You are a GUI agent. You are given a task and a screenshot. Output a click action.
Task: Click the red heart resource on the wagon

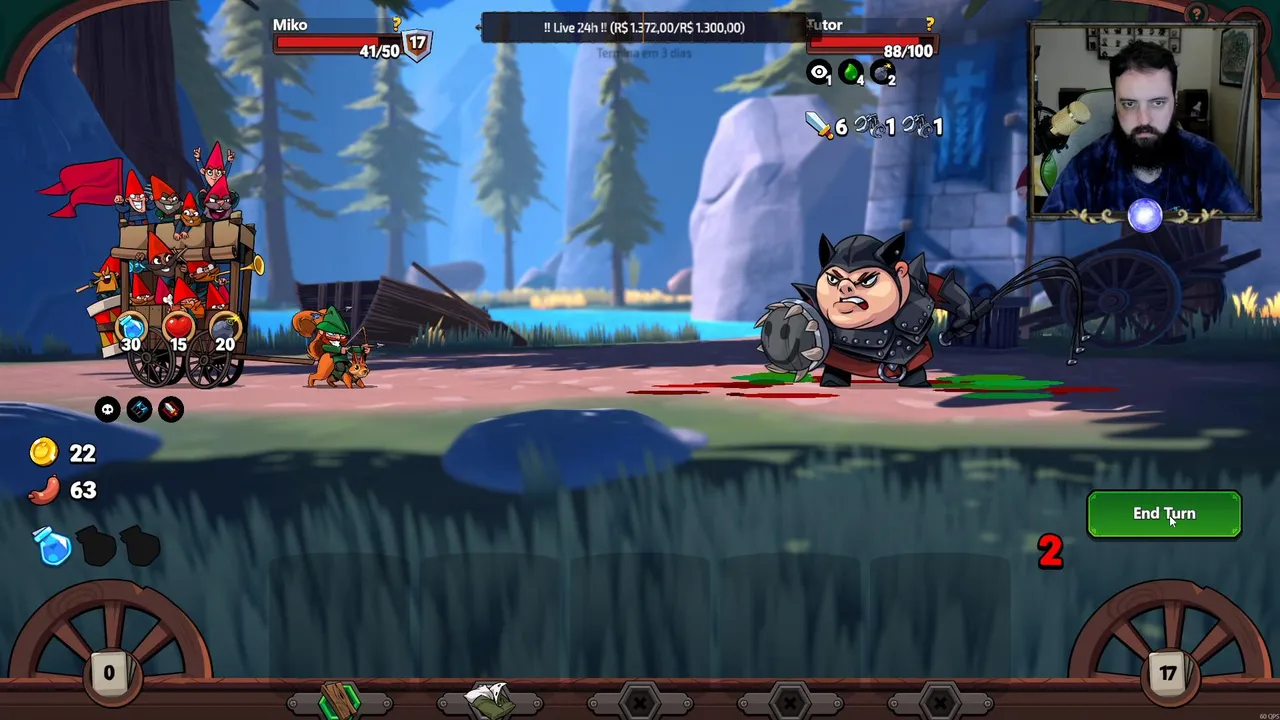tap(178, 328)
